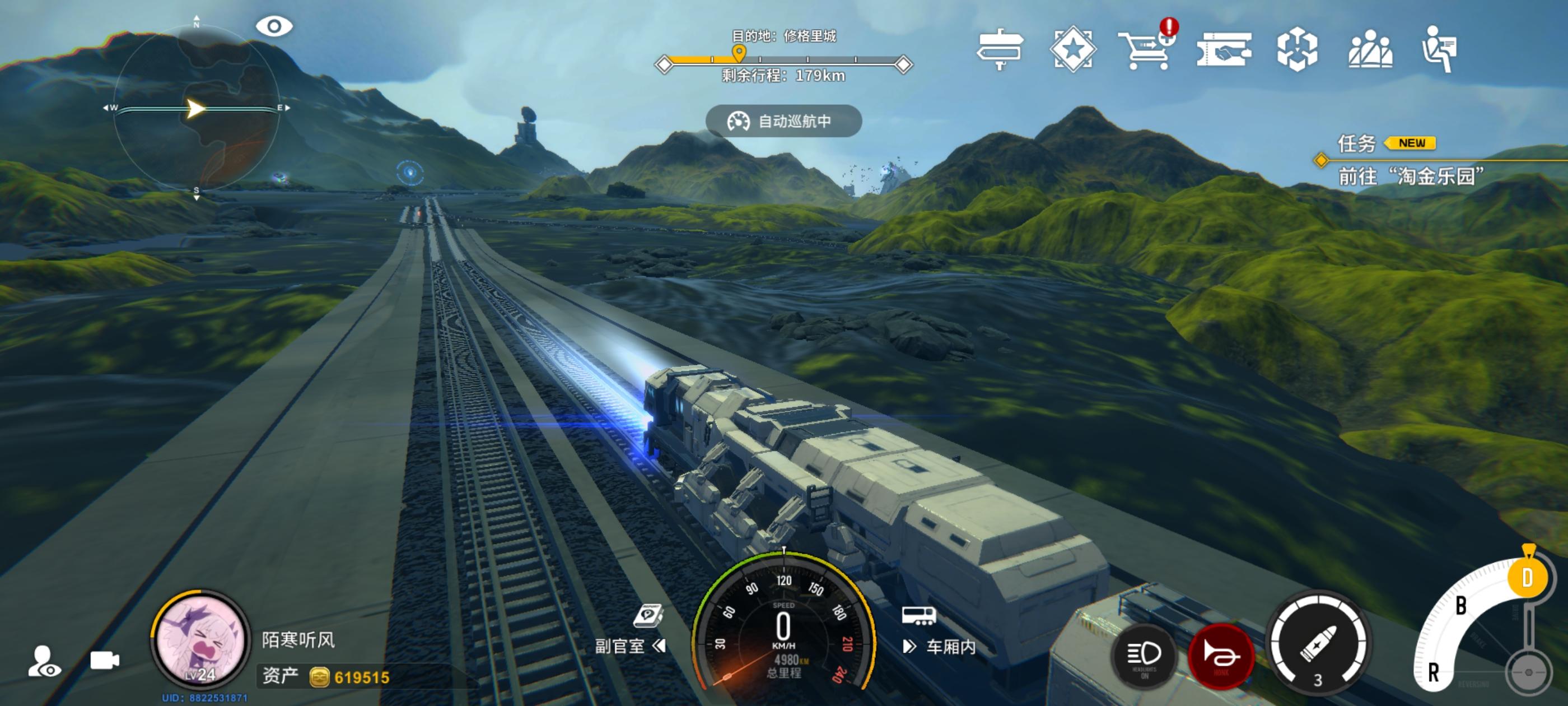Open the seated character desk menu
Image resolution: width=1568 pixels, height=706 pixels.
point(1440,49)
